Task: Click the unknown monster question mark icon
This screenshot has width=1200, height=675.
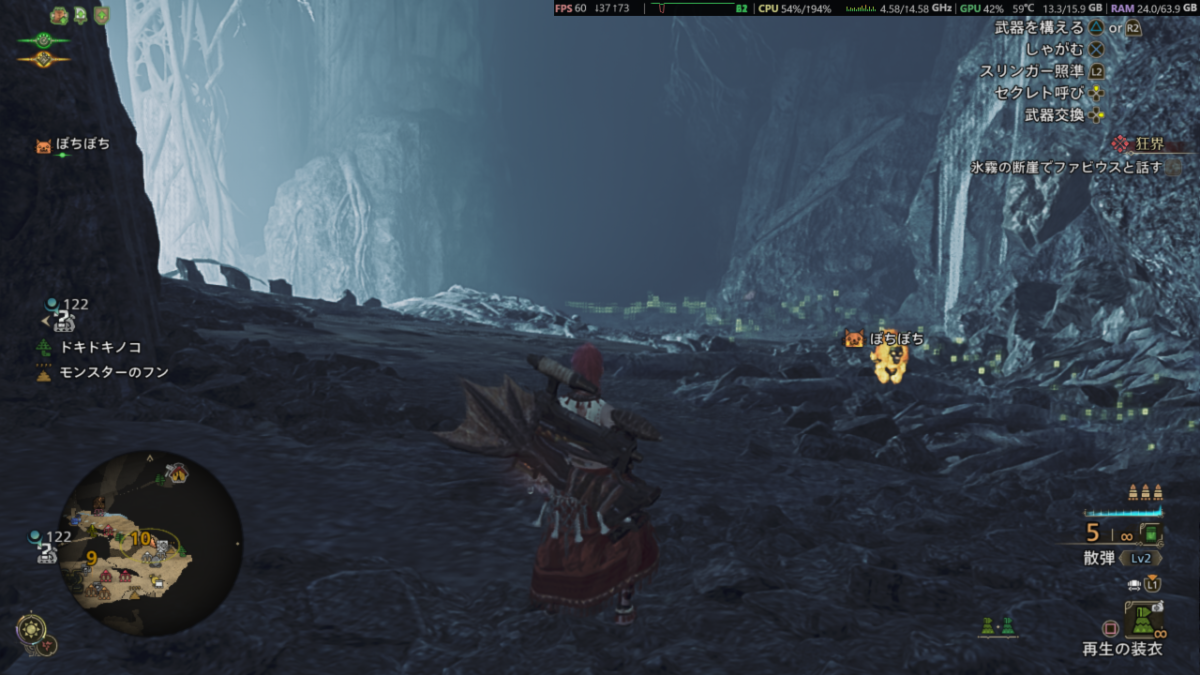Action: point(62,321)
